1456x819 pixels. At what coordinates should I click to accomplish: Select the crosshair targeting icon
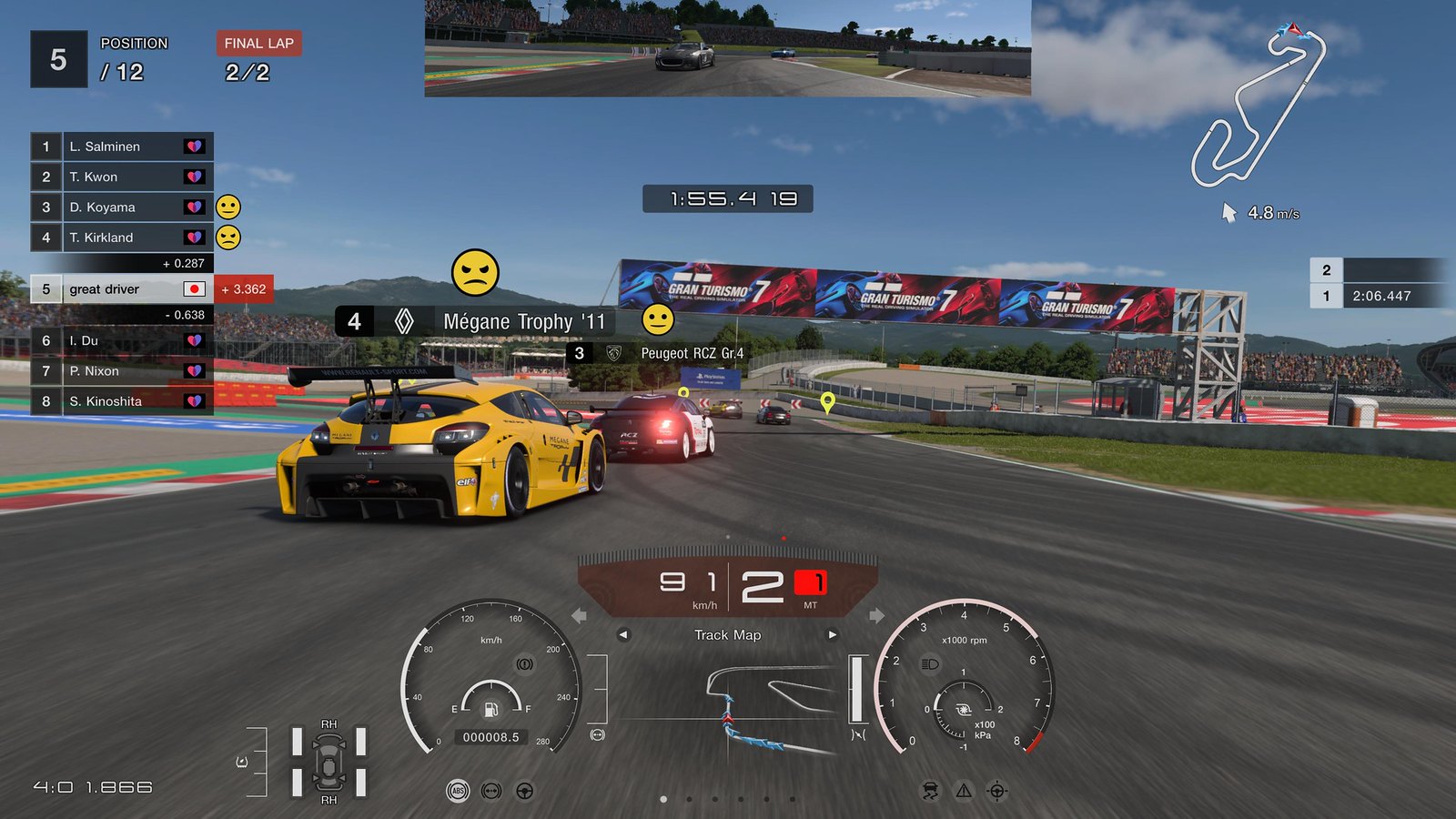point(996,790)
